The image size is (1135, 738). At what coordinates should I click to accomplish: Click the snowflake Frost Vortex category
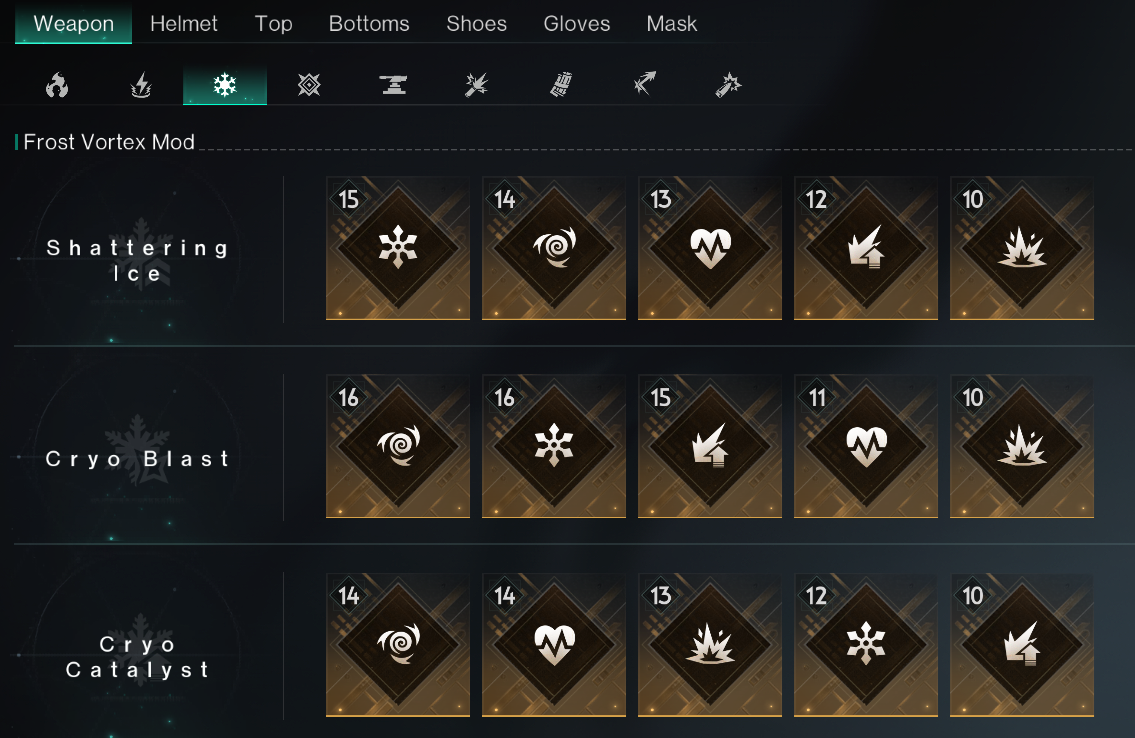click(225, 87)
